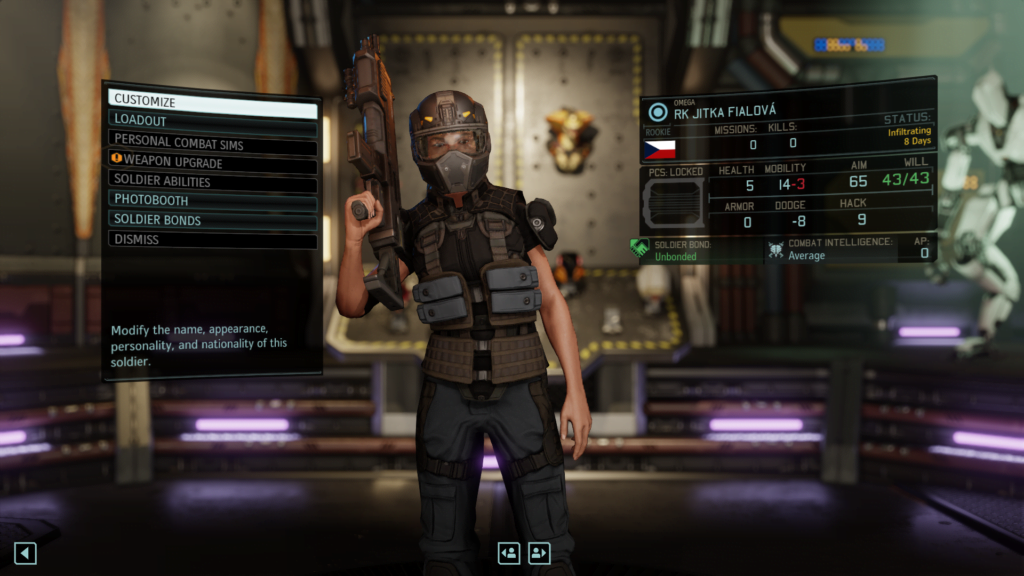Image resolution: width=1024 pixels, height=576 pixels.
Task: Open the Photobooth
Action: point(212,200)
